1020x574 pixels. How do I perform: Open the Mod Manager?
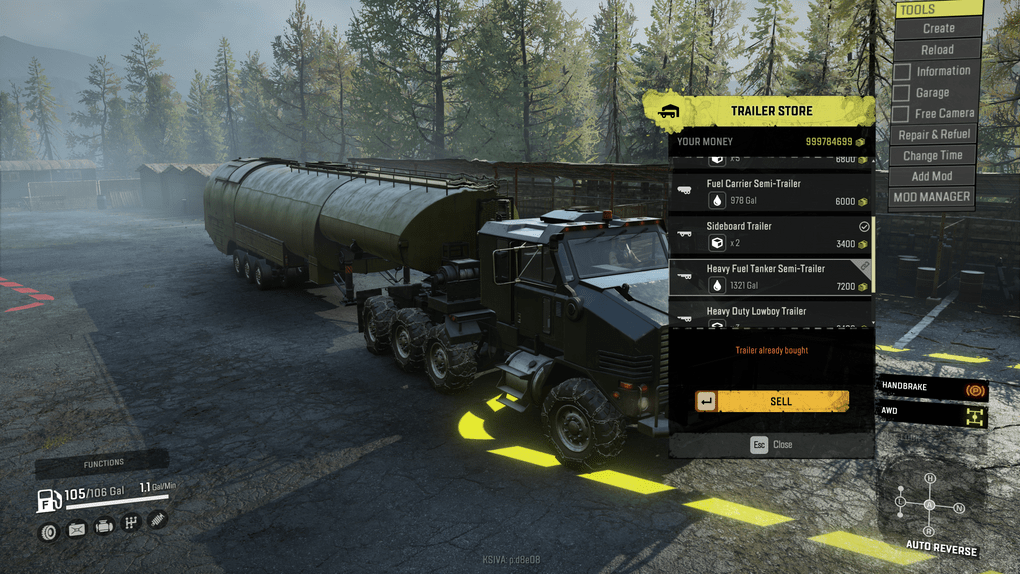tap(932, 197)
